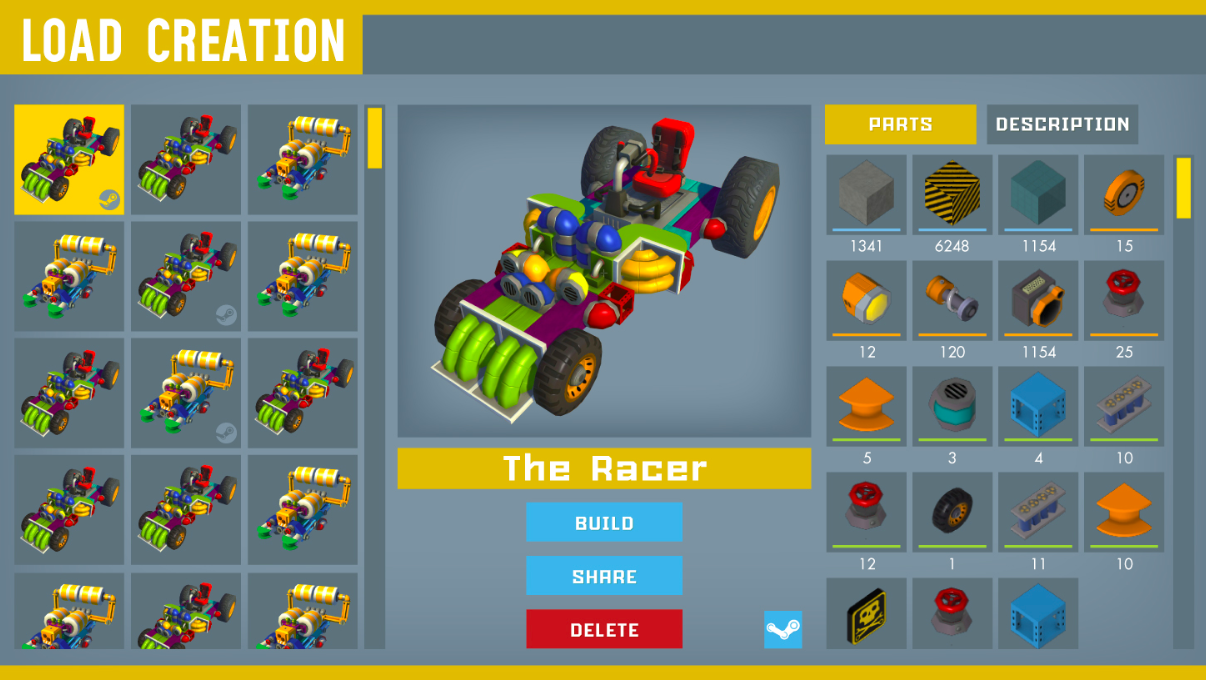Viewport: 1206px width, 680px height.
Task: Select the PARTS tab
Action: (900, 124)
